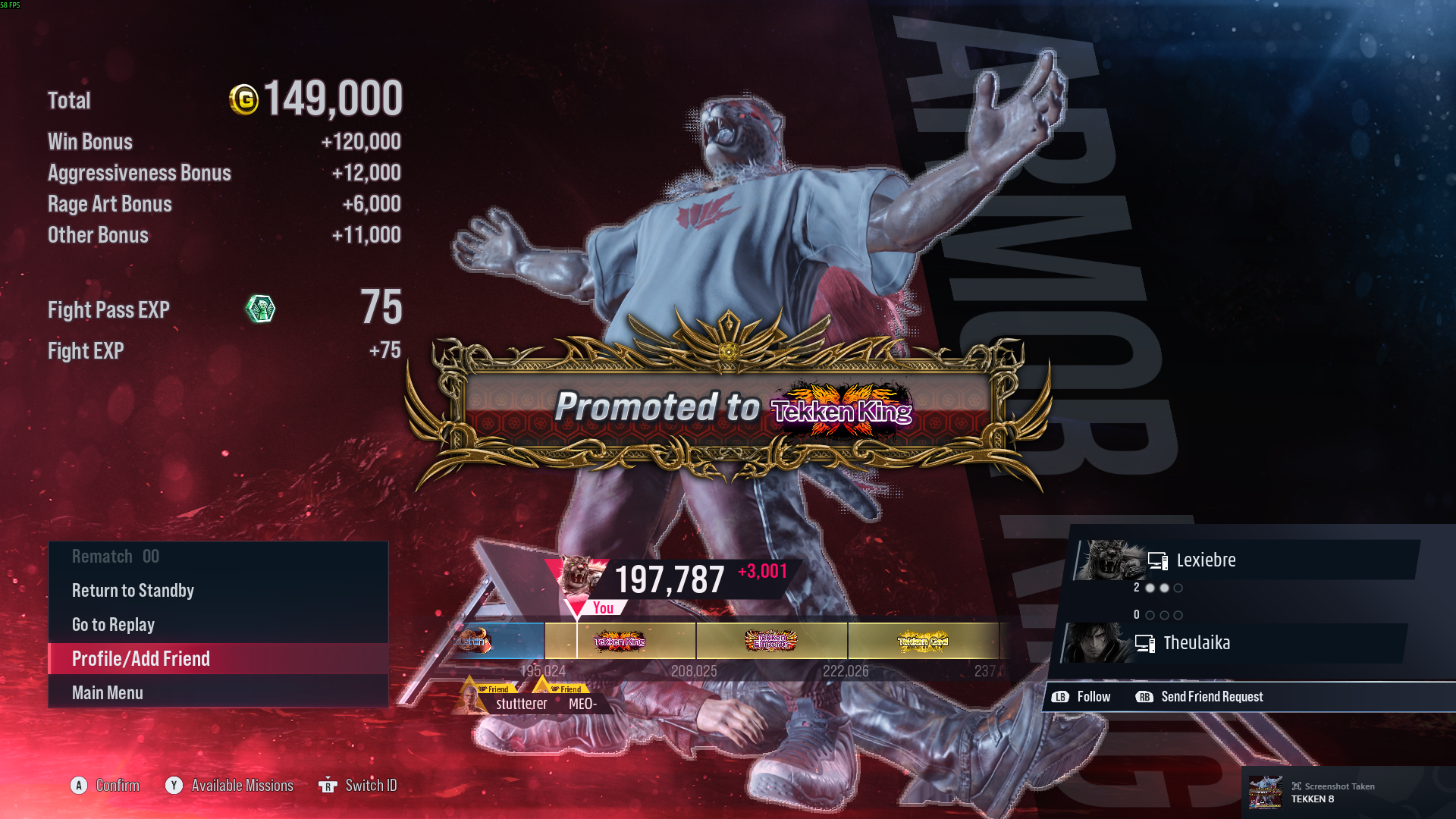
Task: Select the green Fight Pass EXP gem icon
Action: click(x=261, y=309)
